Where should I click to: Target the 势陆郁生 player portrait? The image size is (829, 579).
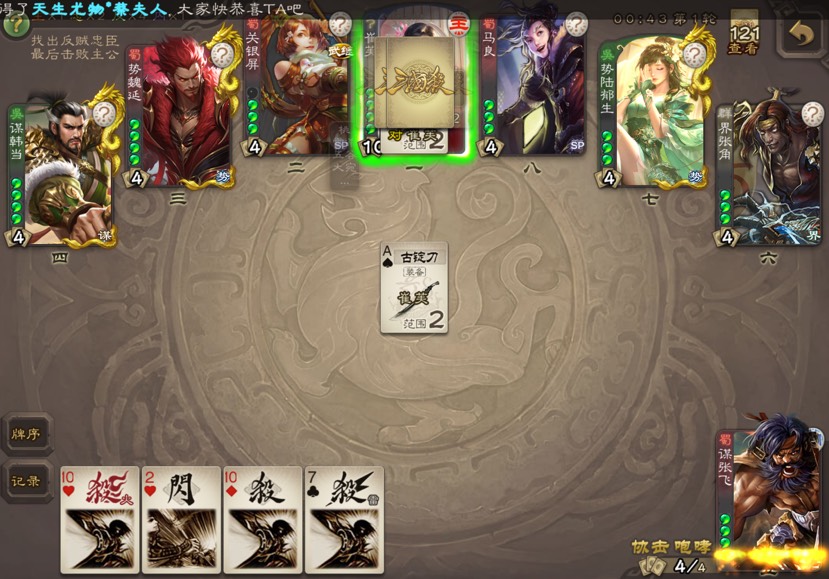[652, 110]
